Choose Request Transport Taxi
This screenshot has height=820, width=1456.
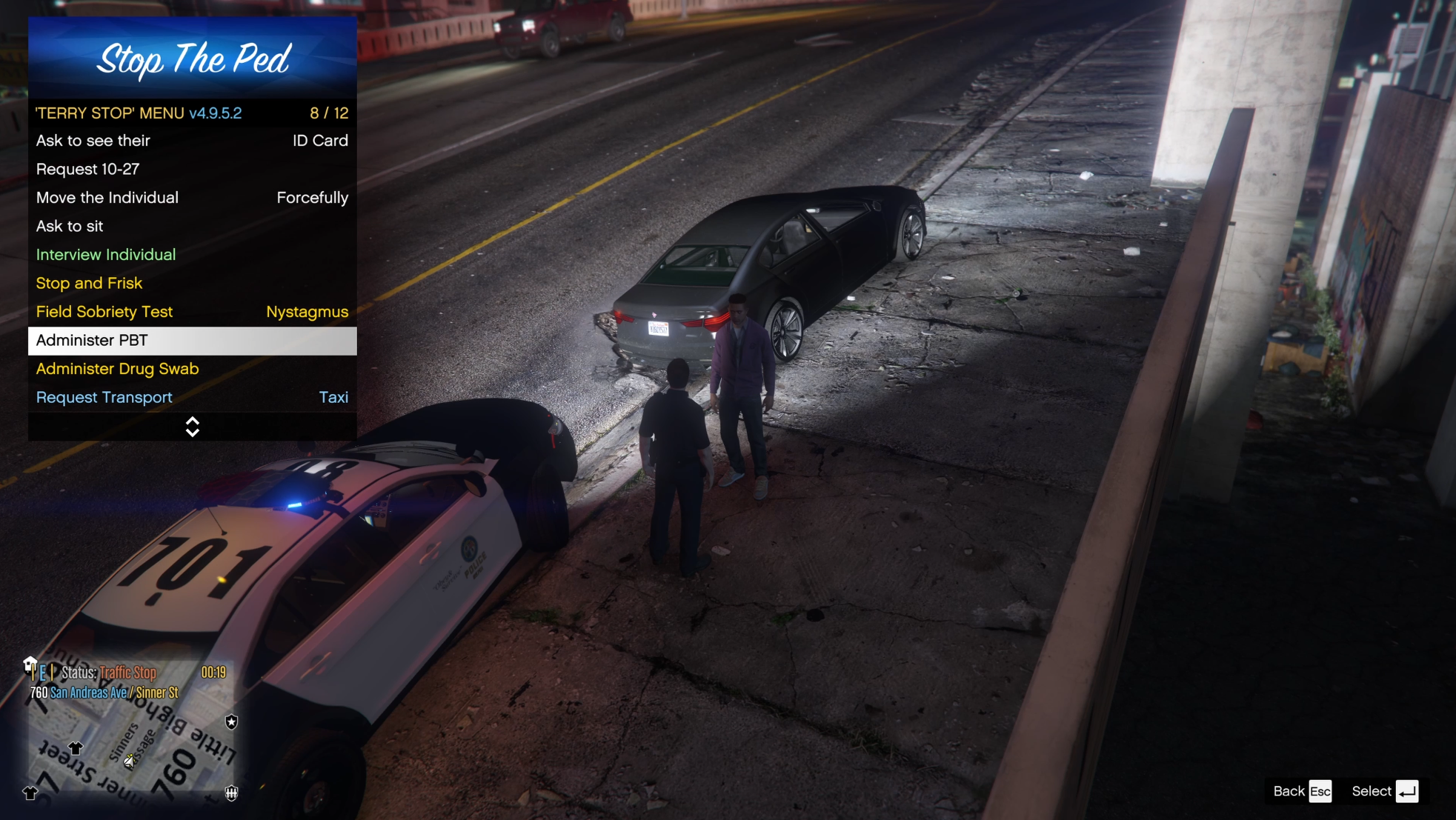(192, 398)
